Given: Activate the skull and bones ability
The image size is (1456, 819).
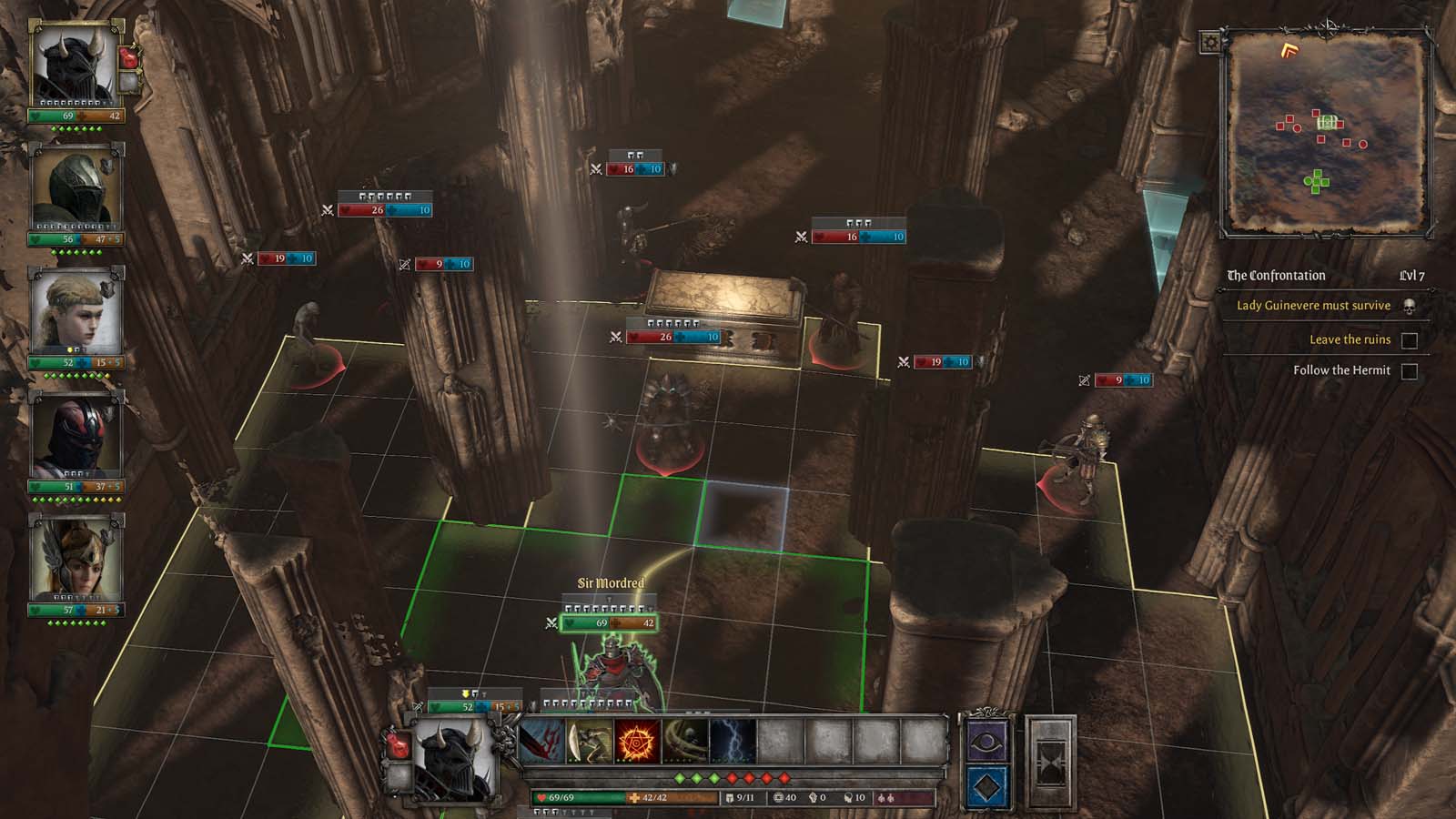Looking at the screenshot, I should 684,742.
